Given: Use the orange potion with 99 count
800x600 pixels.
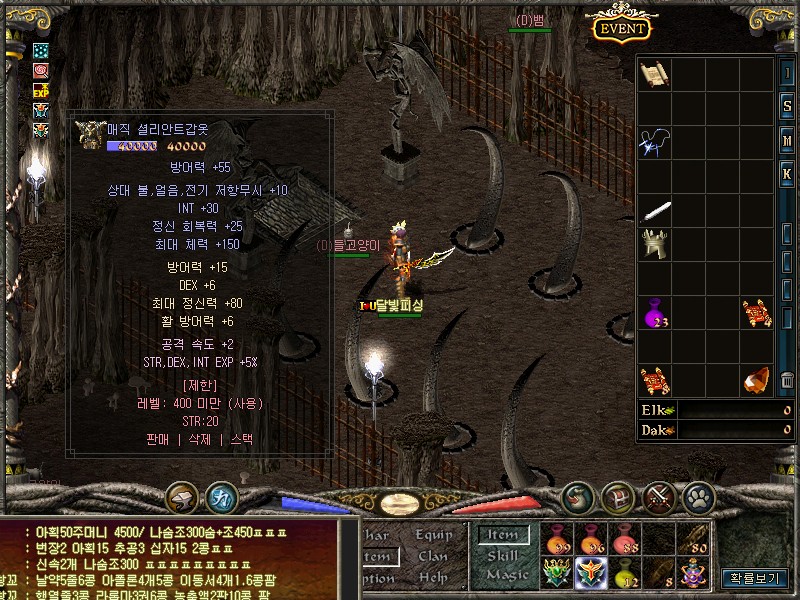Looking at the screenshot, I should [x=557, y=540].
